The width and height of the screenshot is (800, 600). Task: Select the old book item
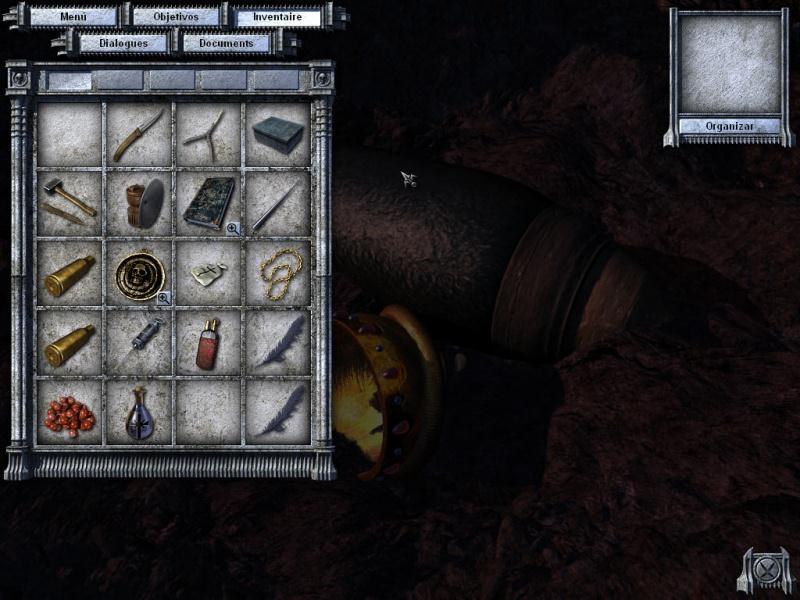point(207,201)
